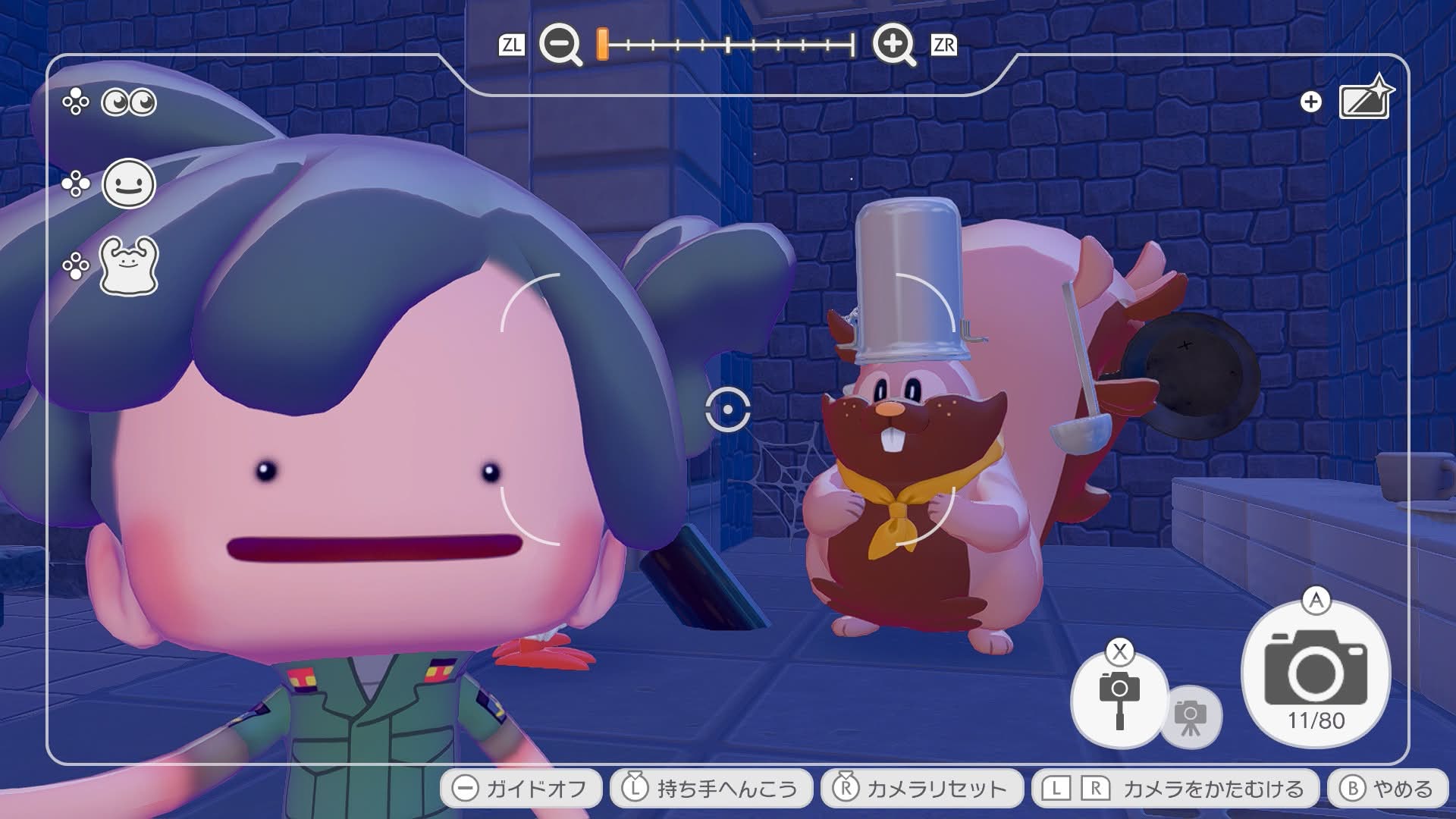Select the tripod camera mode
This screenshot has width=1456, height=819.
pos(1191,717)
